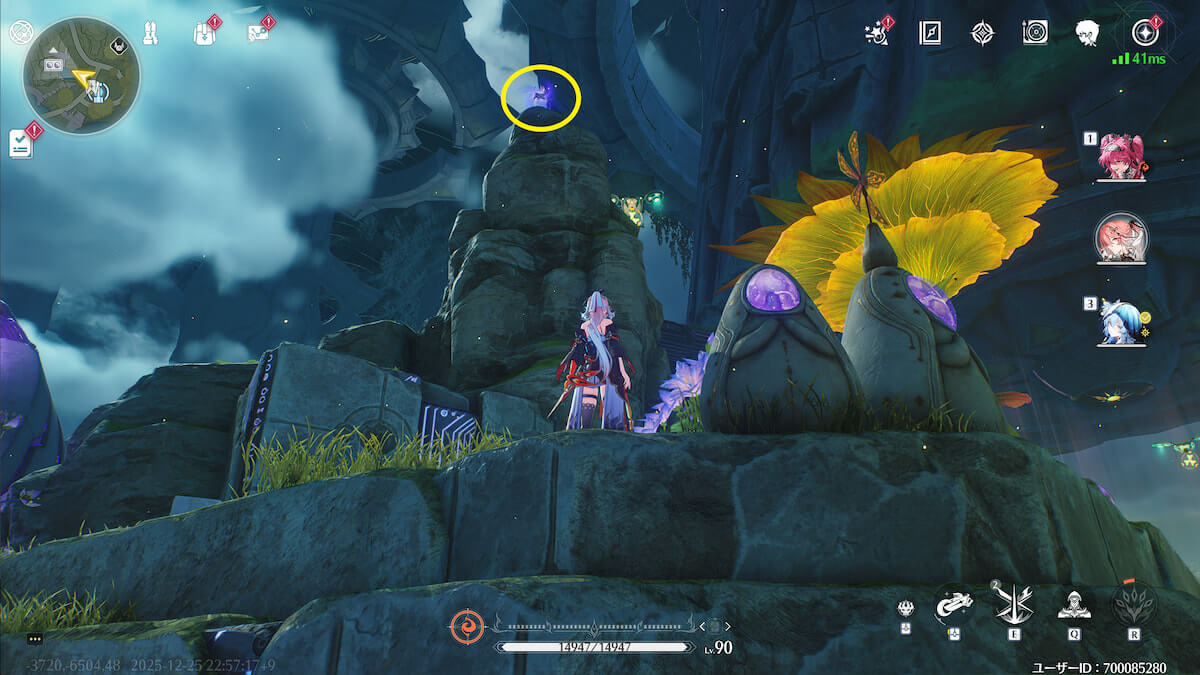This screenshot has height=675, width=1200.
Task: Open the circular minimap
Action: [81, 75]
